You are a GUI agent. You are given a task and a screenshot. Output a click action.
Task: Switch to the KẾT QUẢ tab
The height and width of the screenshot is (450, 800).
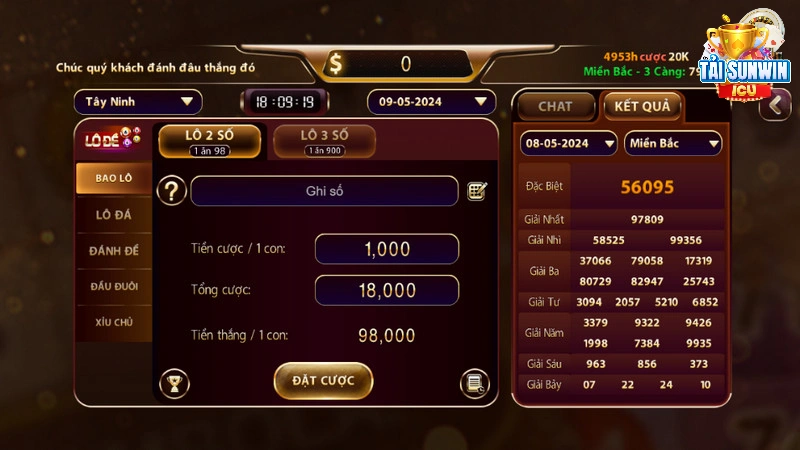[642, 106]
